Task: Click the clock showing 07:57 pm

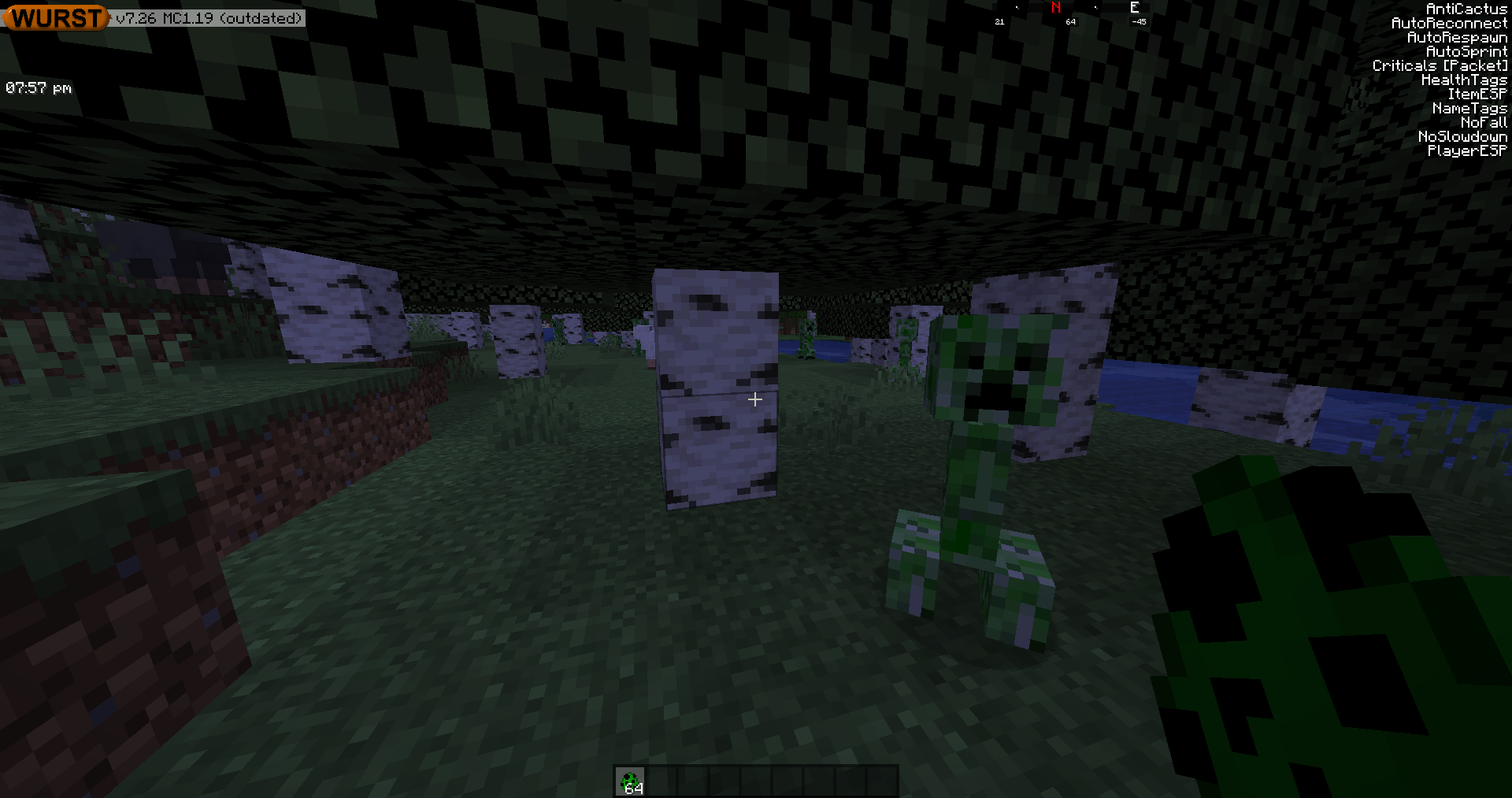Action: coord(38,87)
